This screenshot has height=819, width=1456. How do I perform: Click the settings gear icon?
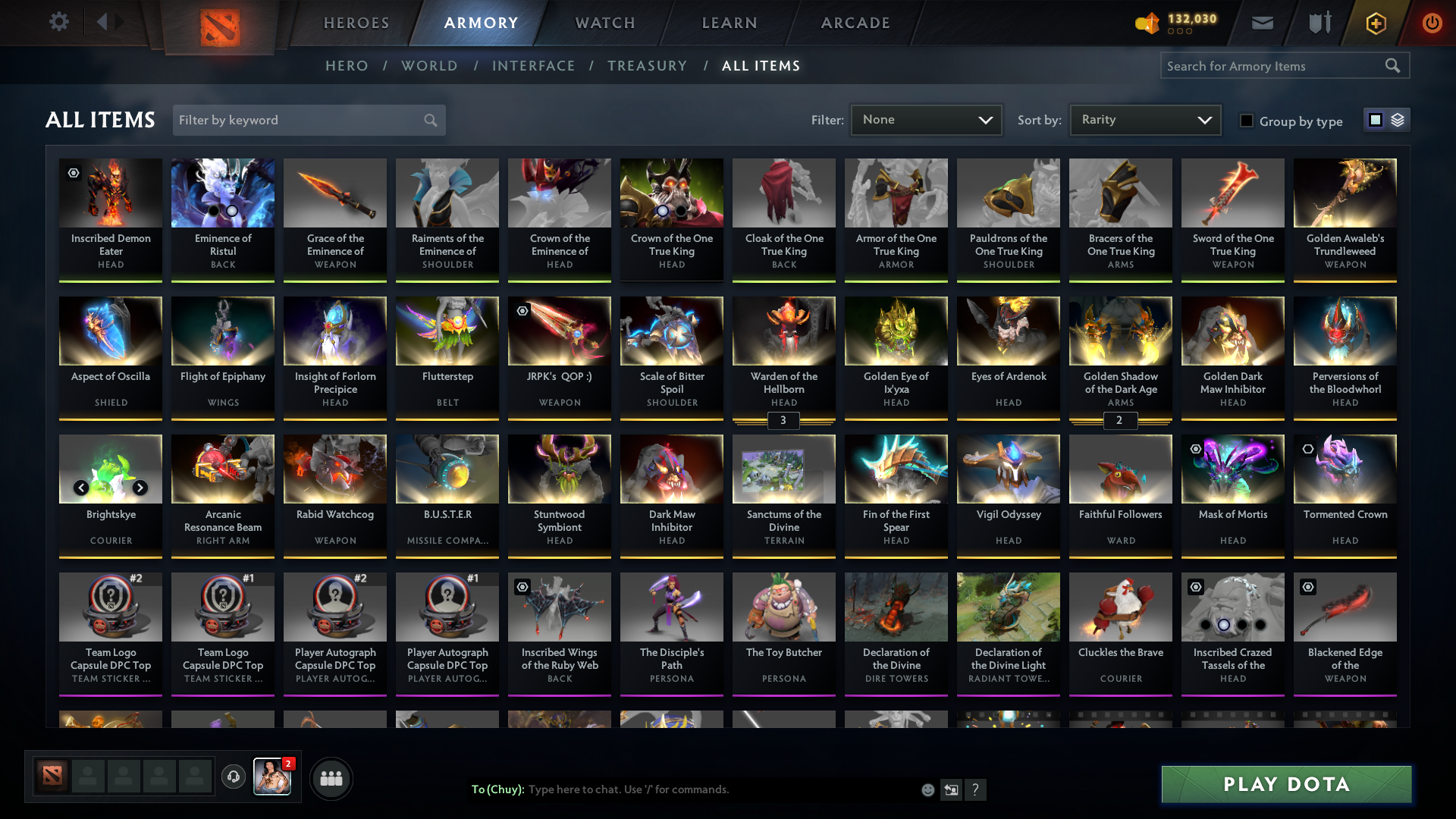pyautogui.click(x=59, y=22)
